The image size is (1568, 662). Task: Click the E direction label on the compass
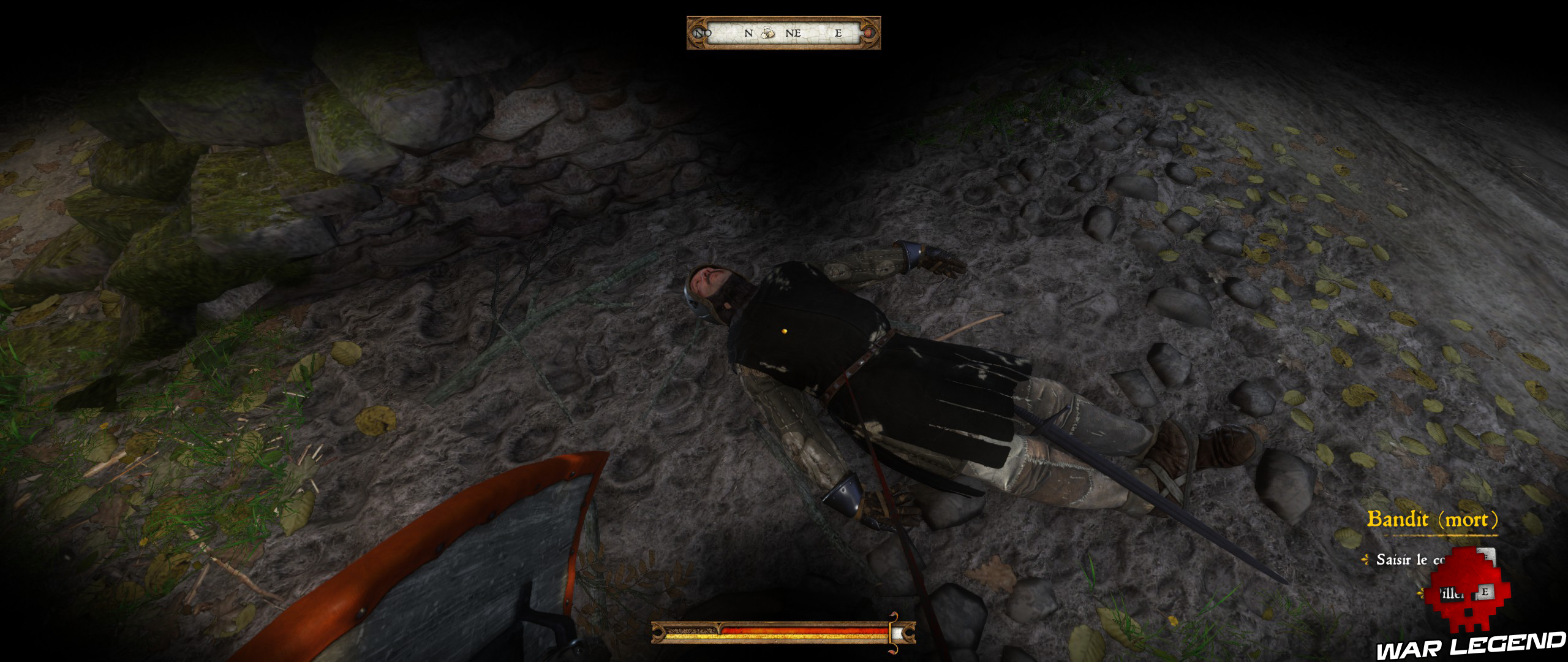(x=839, y=34)
